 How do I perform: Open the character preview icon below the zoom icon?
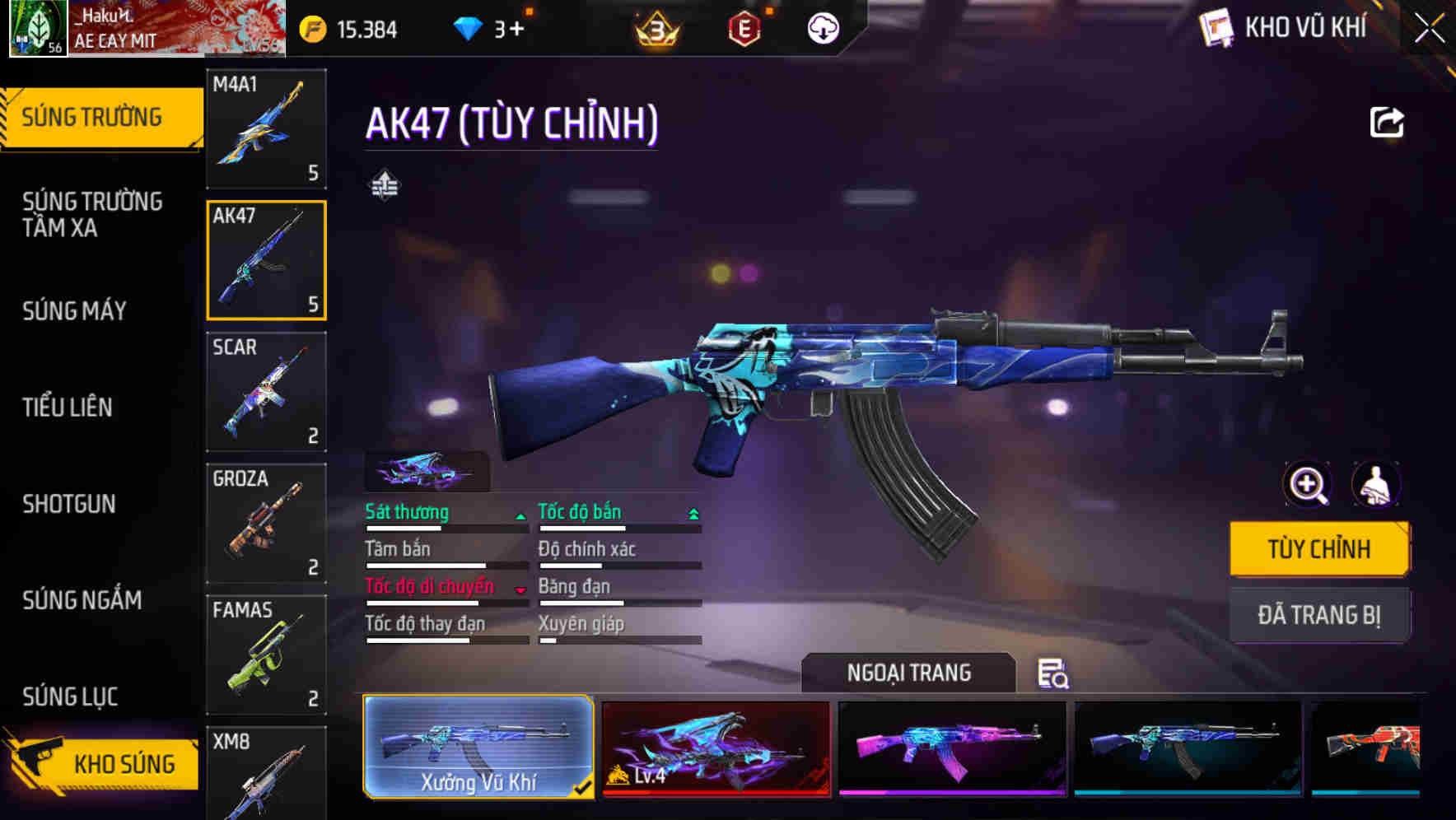point(1377,485)
